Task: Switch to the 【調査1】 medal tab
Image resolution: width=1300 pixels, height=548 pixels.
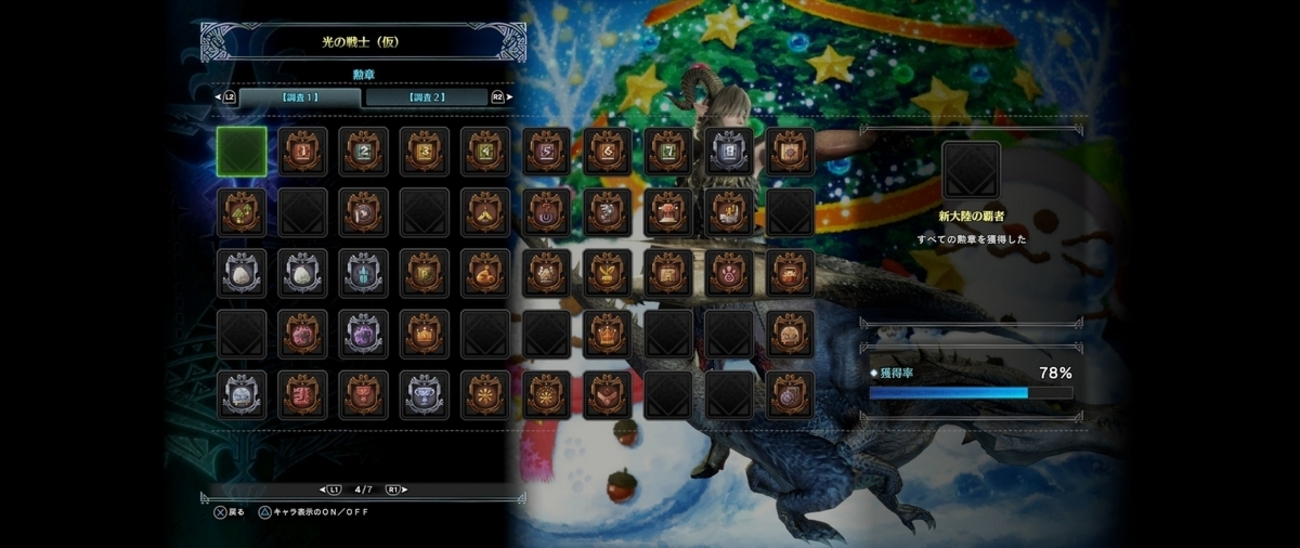Action: click(300, 97)
